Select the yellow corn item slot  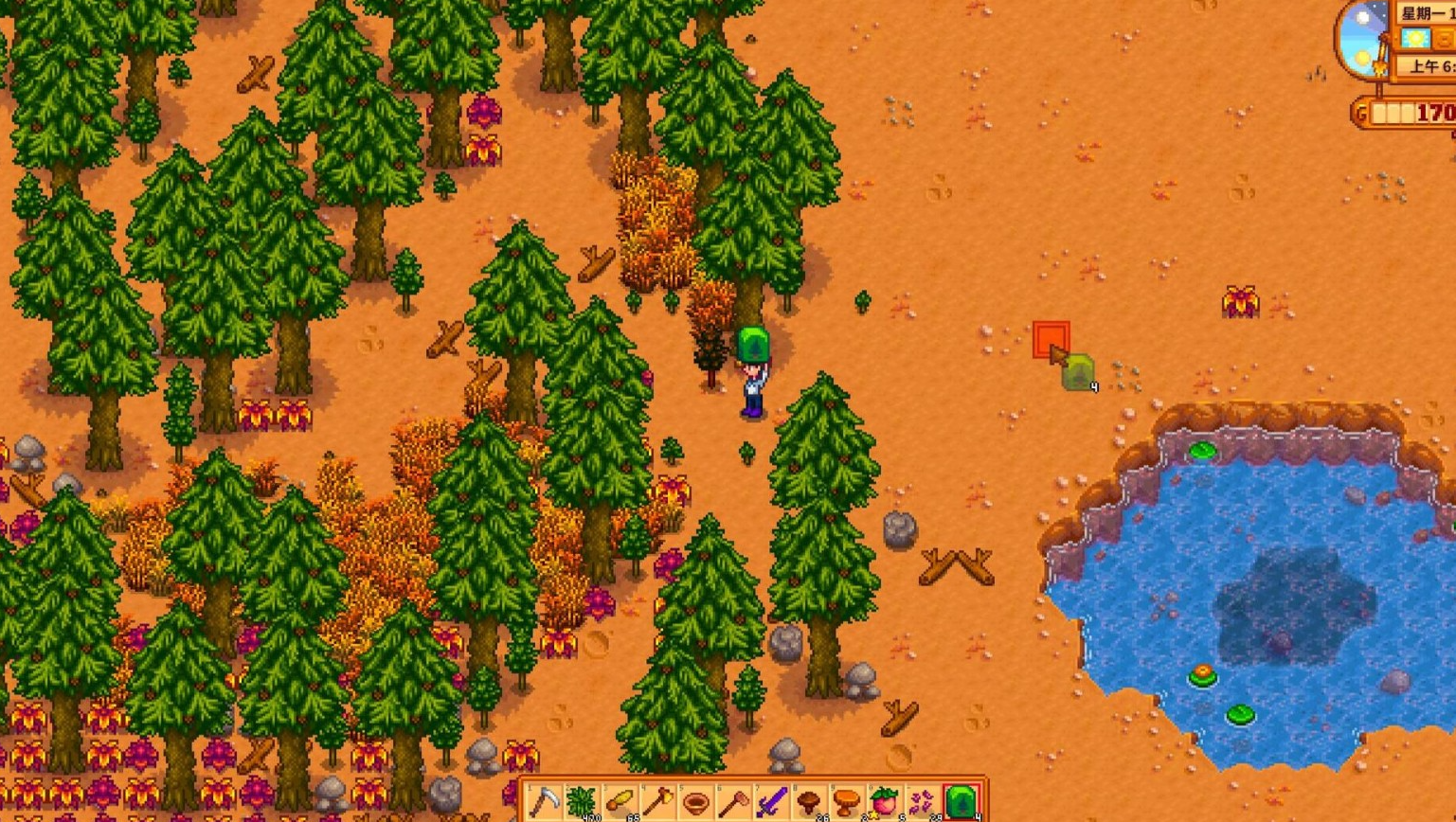pos(620,802)
